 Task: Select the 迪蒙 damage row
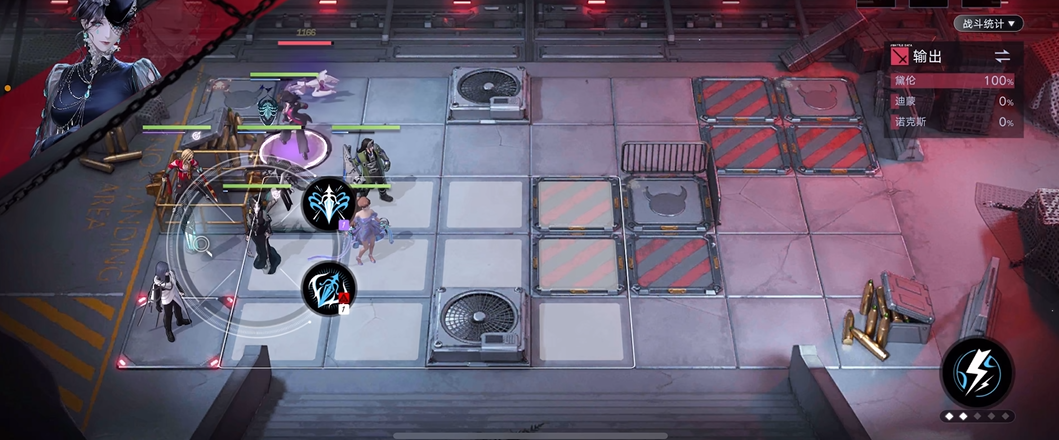[955, 101]
